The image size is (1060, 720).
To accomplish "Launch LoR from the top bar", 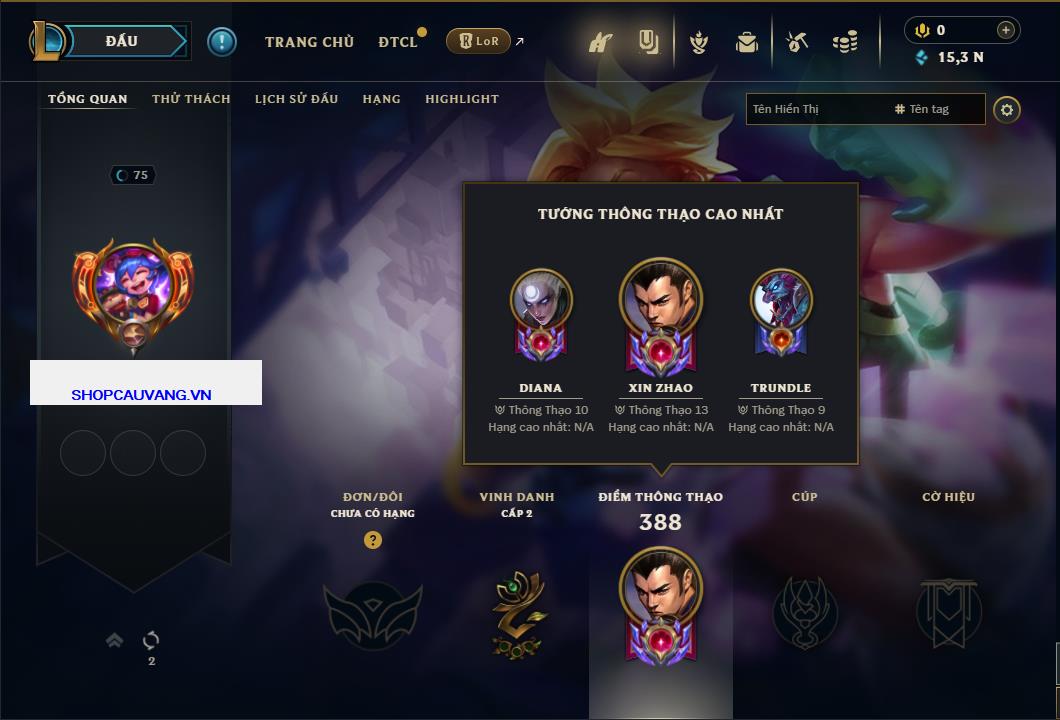I will click(x=479, y=41).
